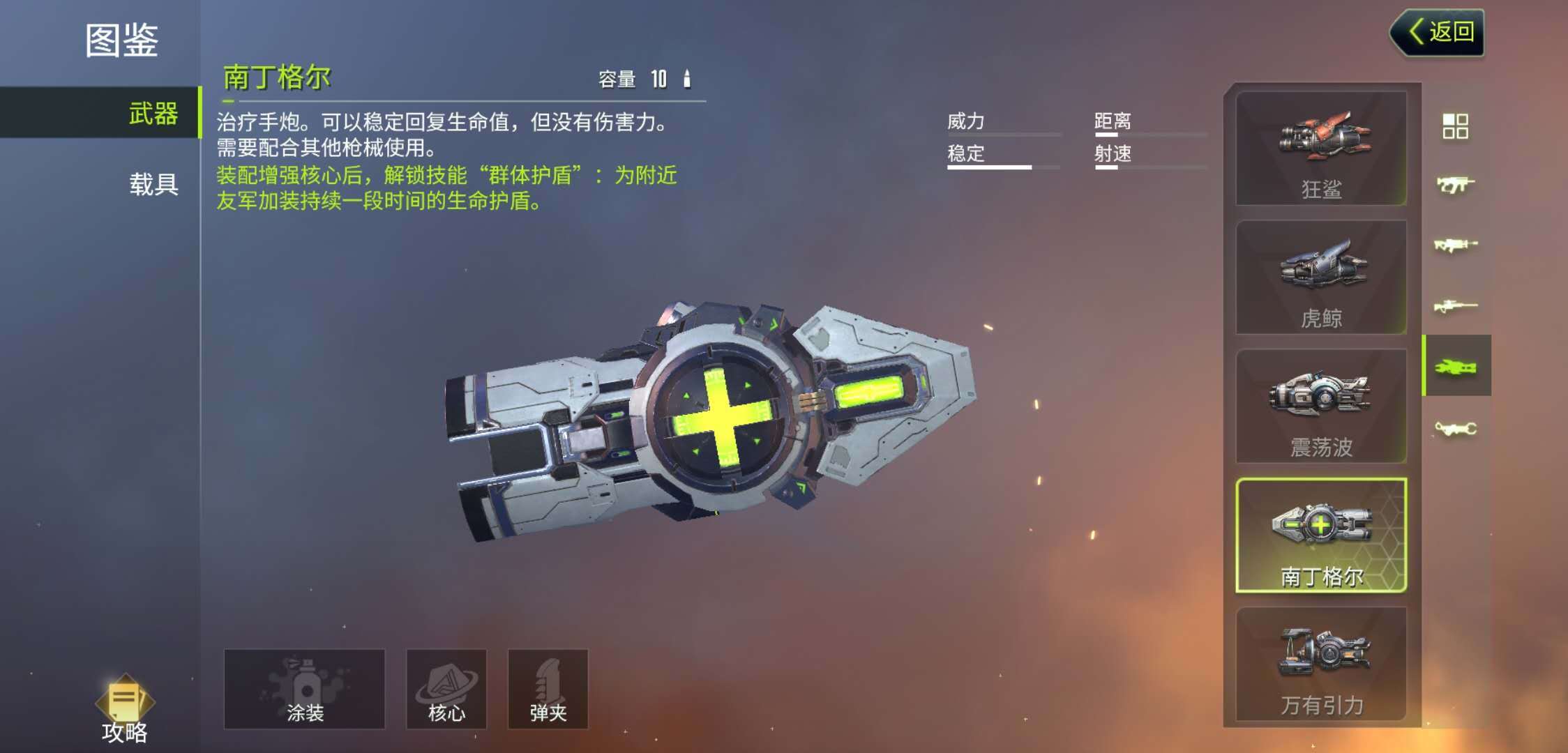1568x753 pixels.
Task: Select the 狂鲨 weapon card
Action: pos(1321,149)
